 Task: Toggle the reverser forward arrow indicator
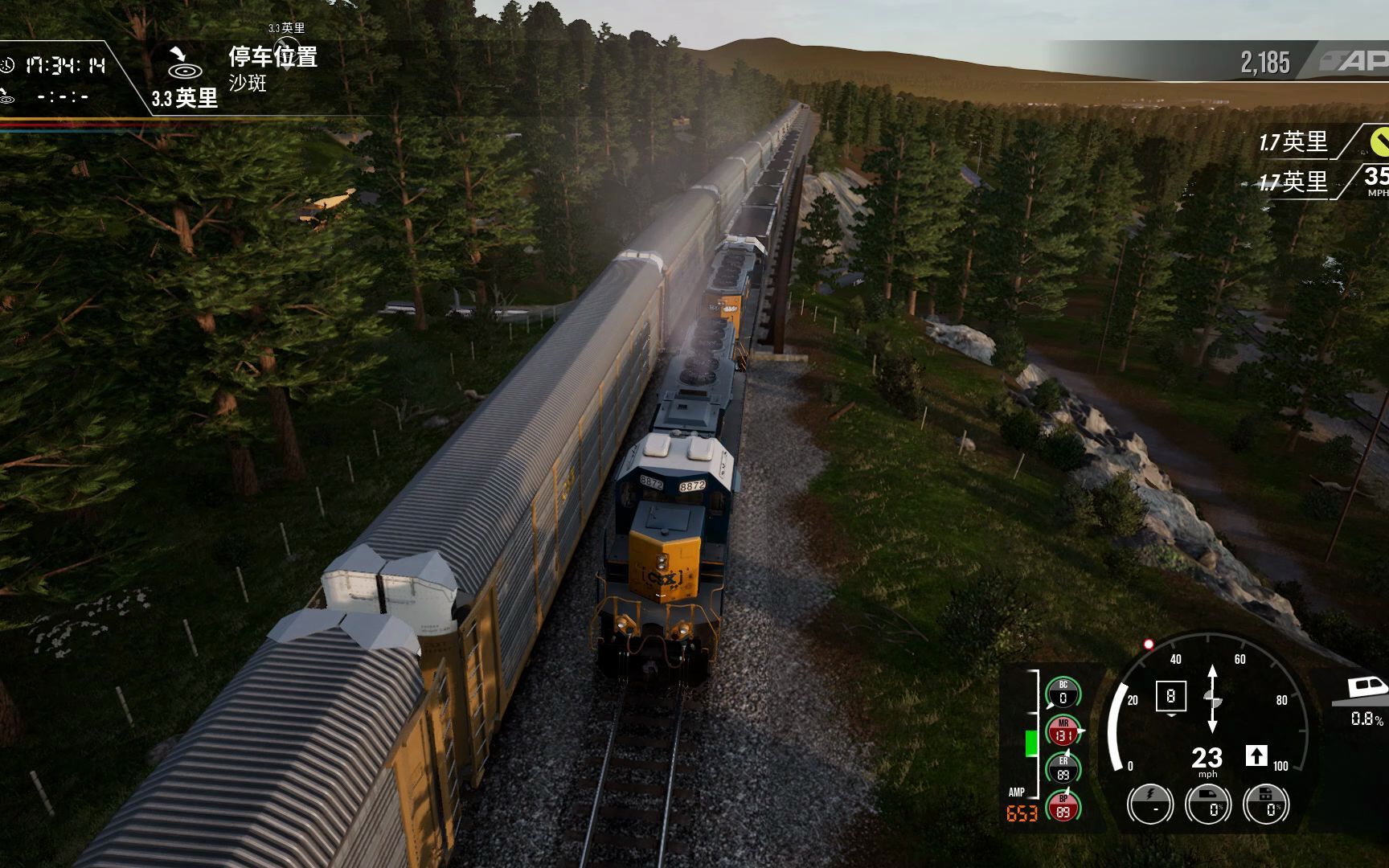tap(1256, 755)
